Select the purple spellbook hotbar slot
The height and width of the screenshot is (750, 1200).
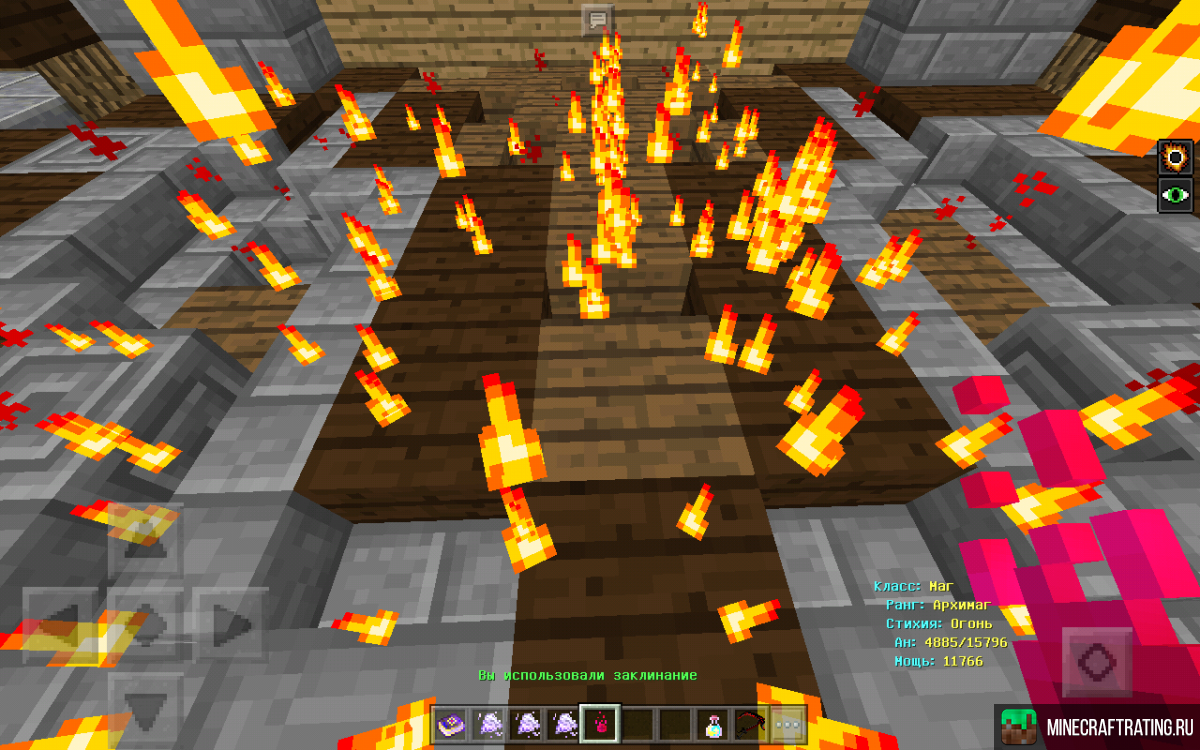450,723
